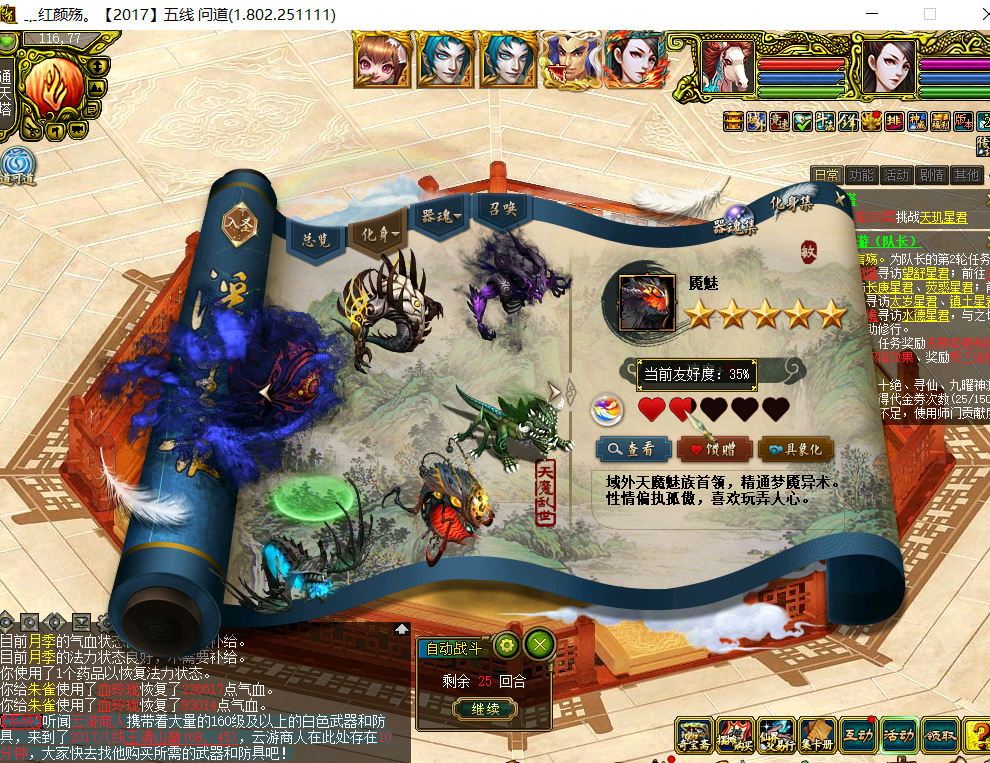The image size is (990, 763).
Task: Open the 器魂集 collection orb
Action: pyautogui.click(x=738, y=220)
